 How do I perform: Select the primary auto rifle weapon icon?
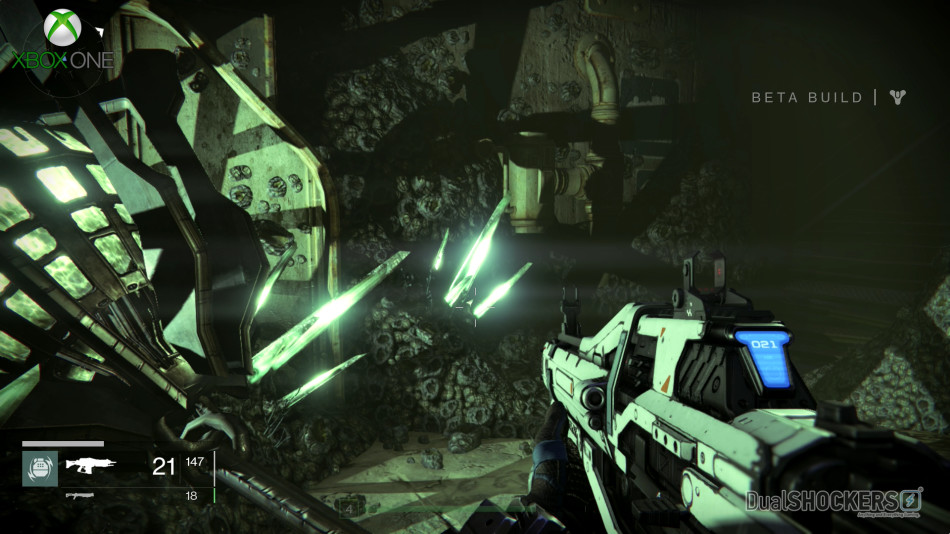coord(91,465)
